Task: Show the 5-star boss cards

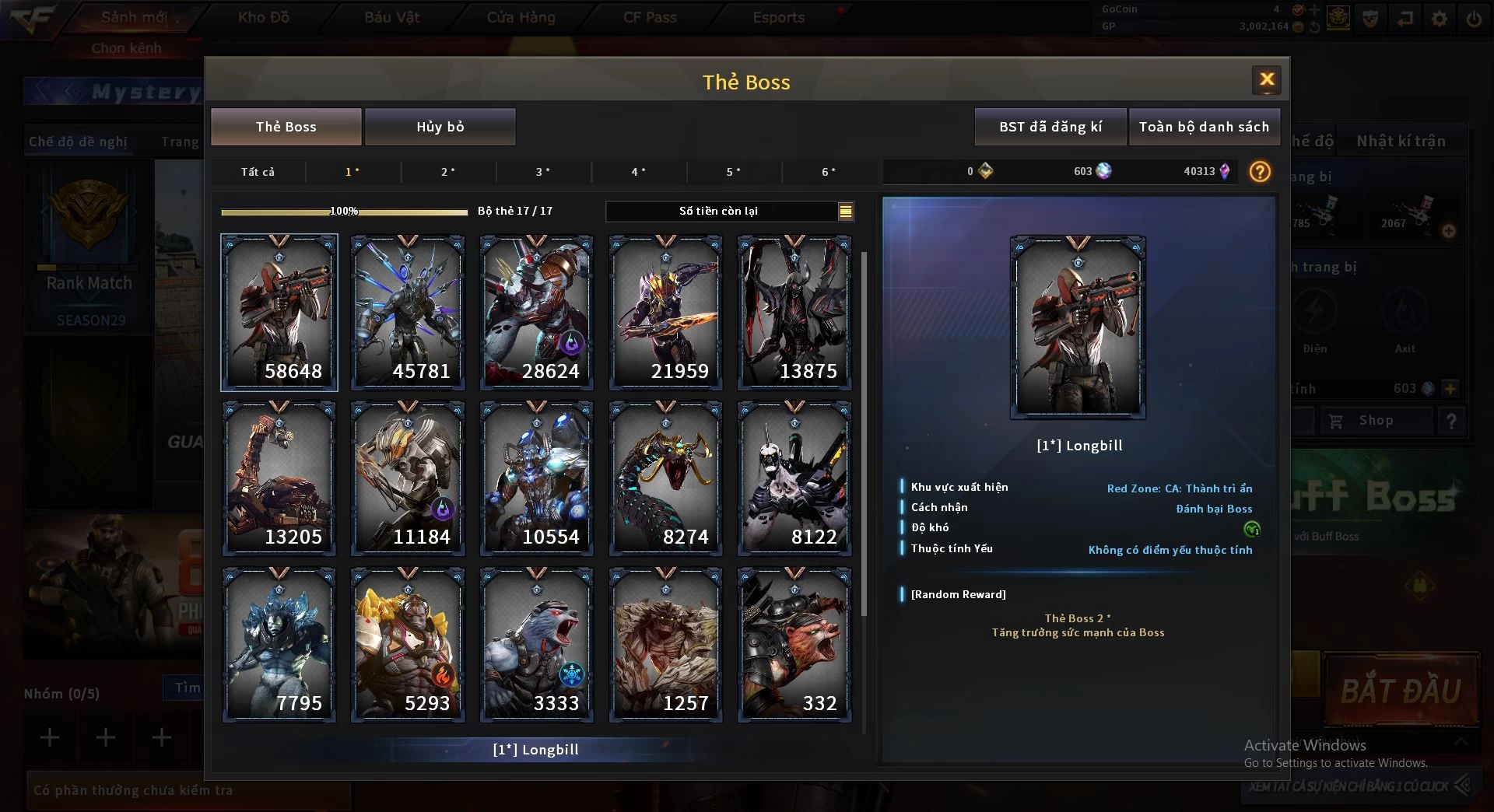Action: pos(733,172)
